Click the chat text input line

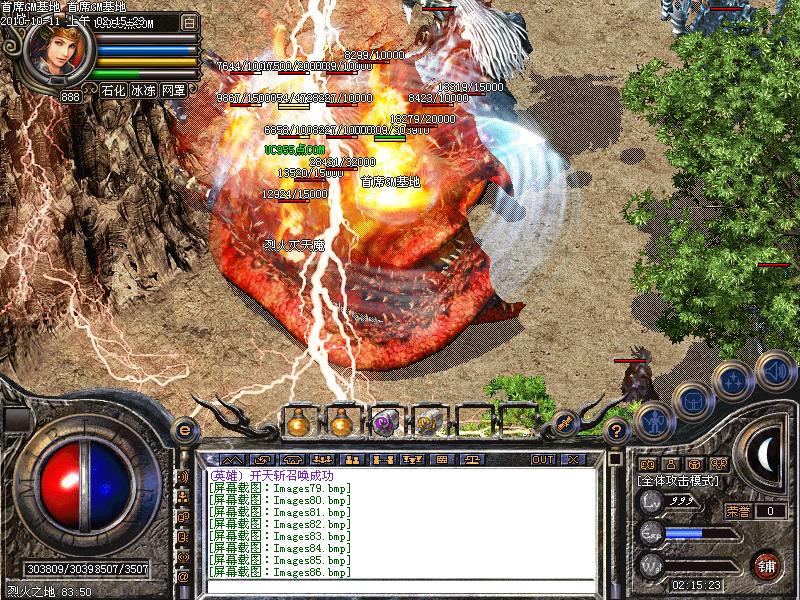tap(400, 587)
